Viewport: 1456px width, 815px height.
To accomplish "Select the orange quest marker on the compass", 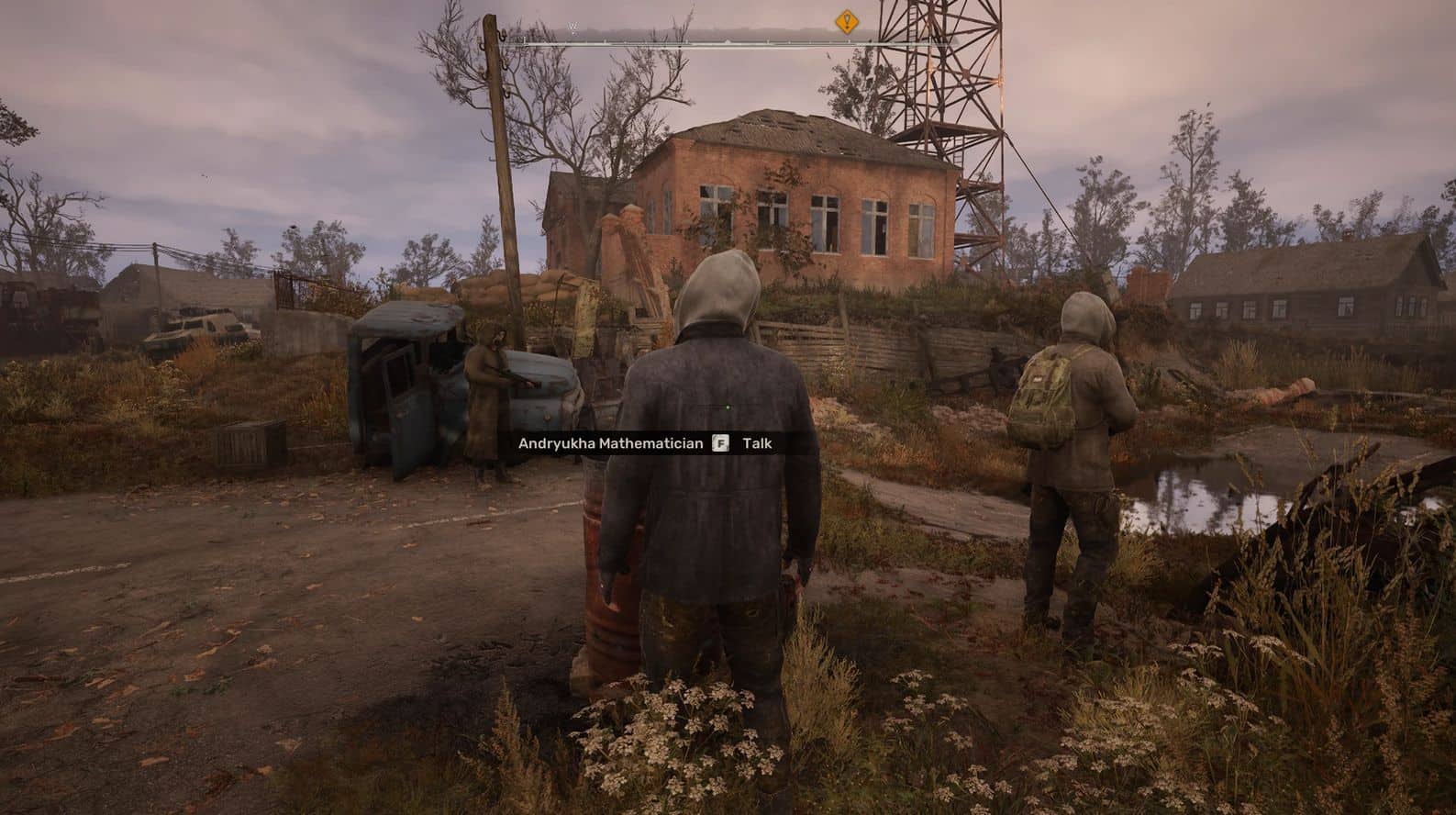I will [x=845, y=22].
